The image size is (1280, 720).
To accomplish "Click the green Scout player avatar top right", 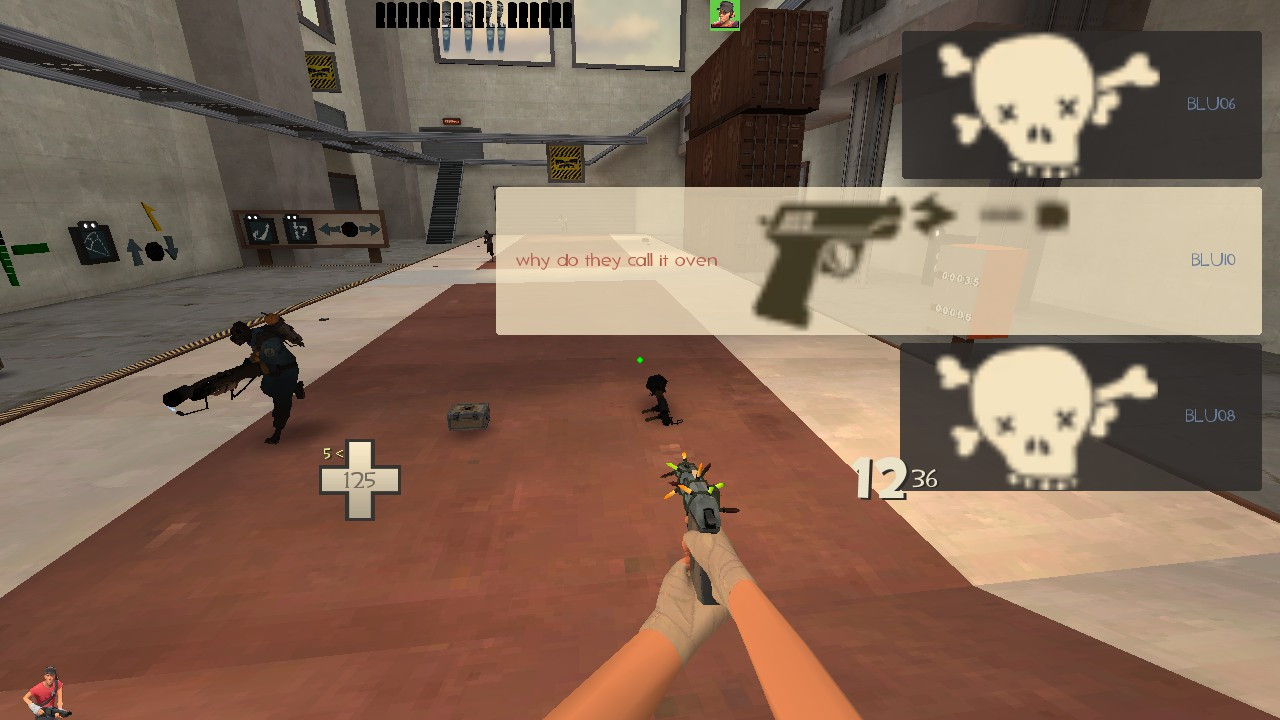I will pyautogui.click(x=723, y=14).
